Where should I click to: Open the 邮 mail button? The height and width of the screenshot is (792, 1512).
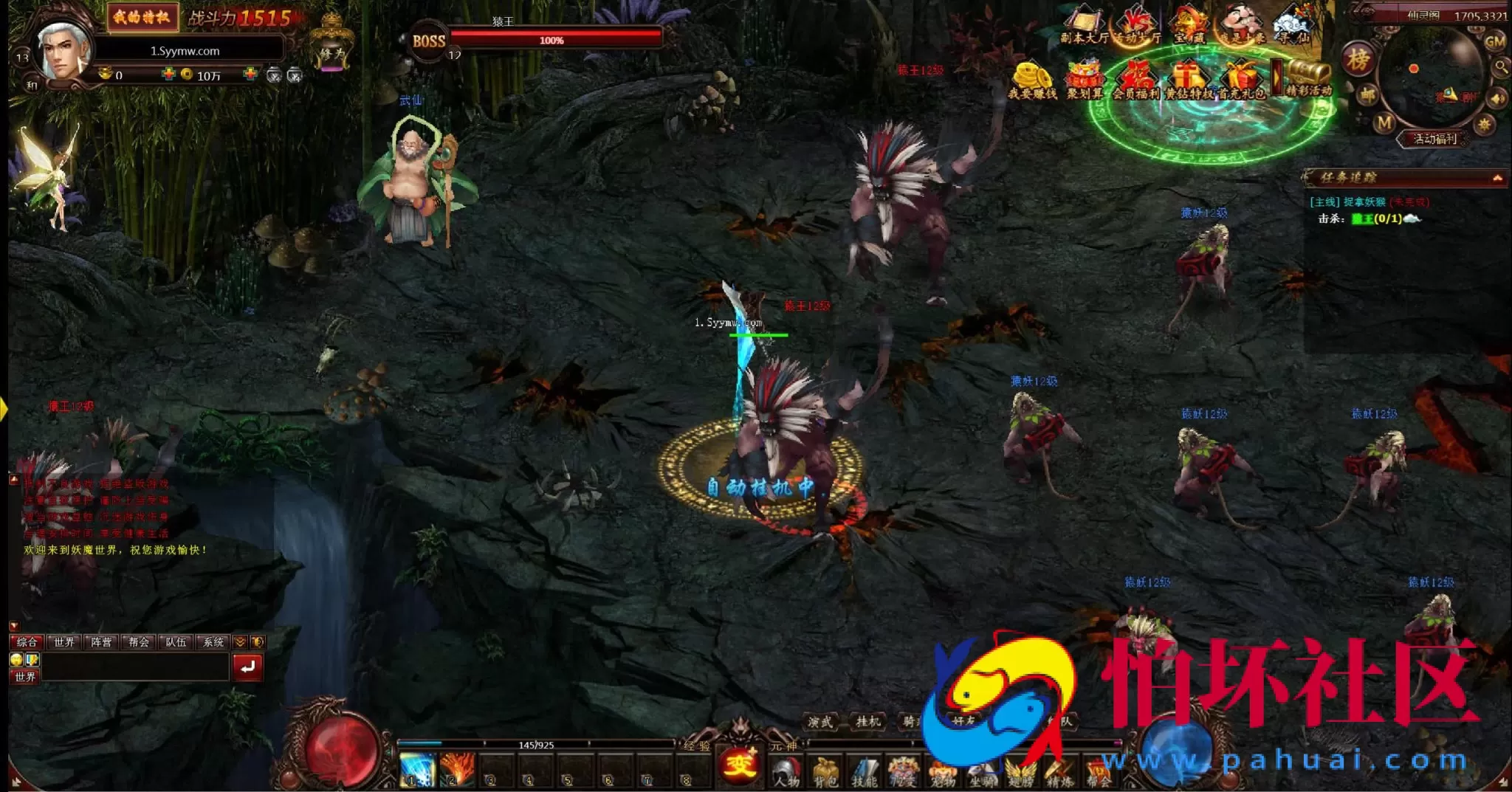point(1367,94)
